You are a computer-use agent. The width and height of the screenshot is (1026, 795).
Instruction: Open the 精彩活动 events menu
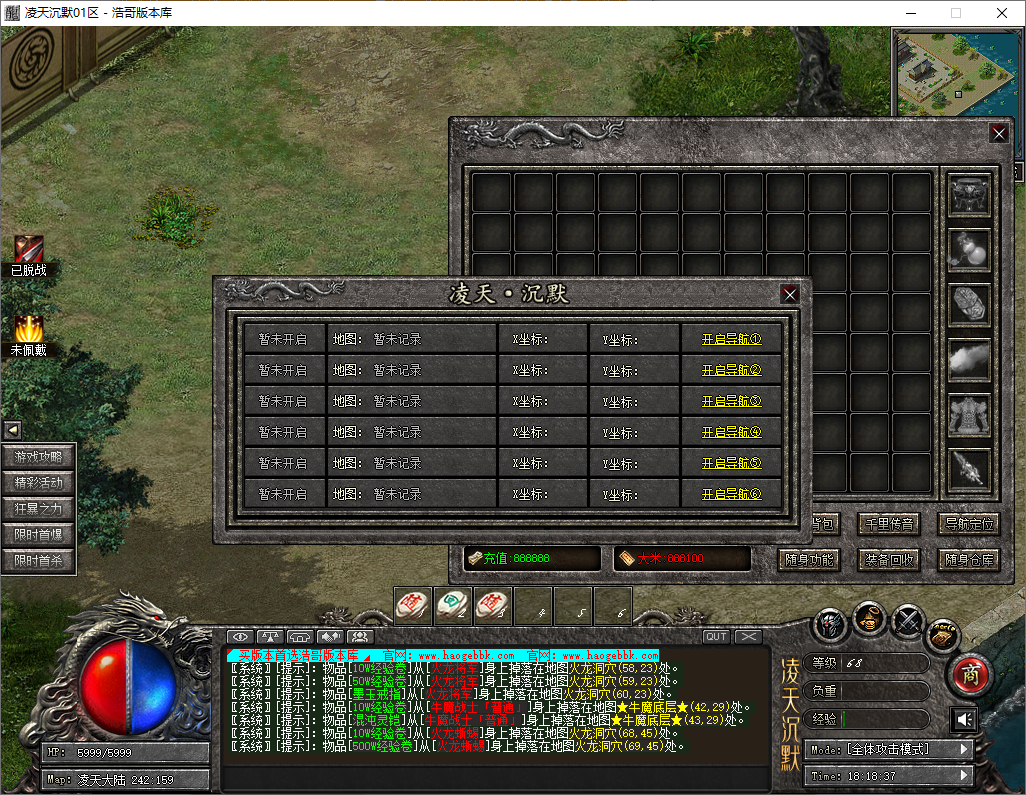click(38, 482)
